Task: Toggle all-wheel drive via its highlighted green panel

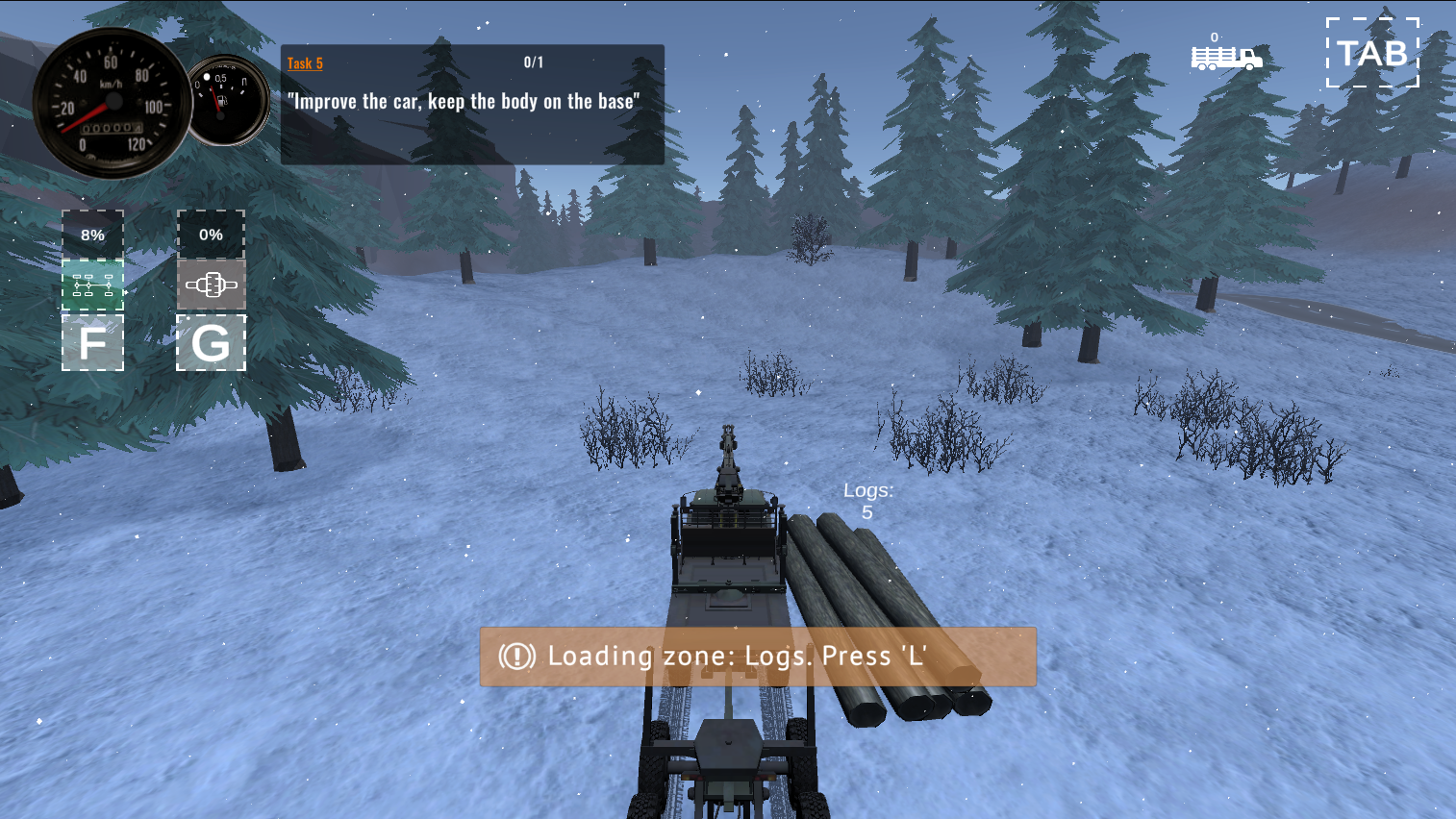Action: coord(92,284)
